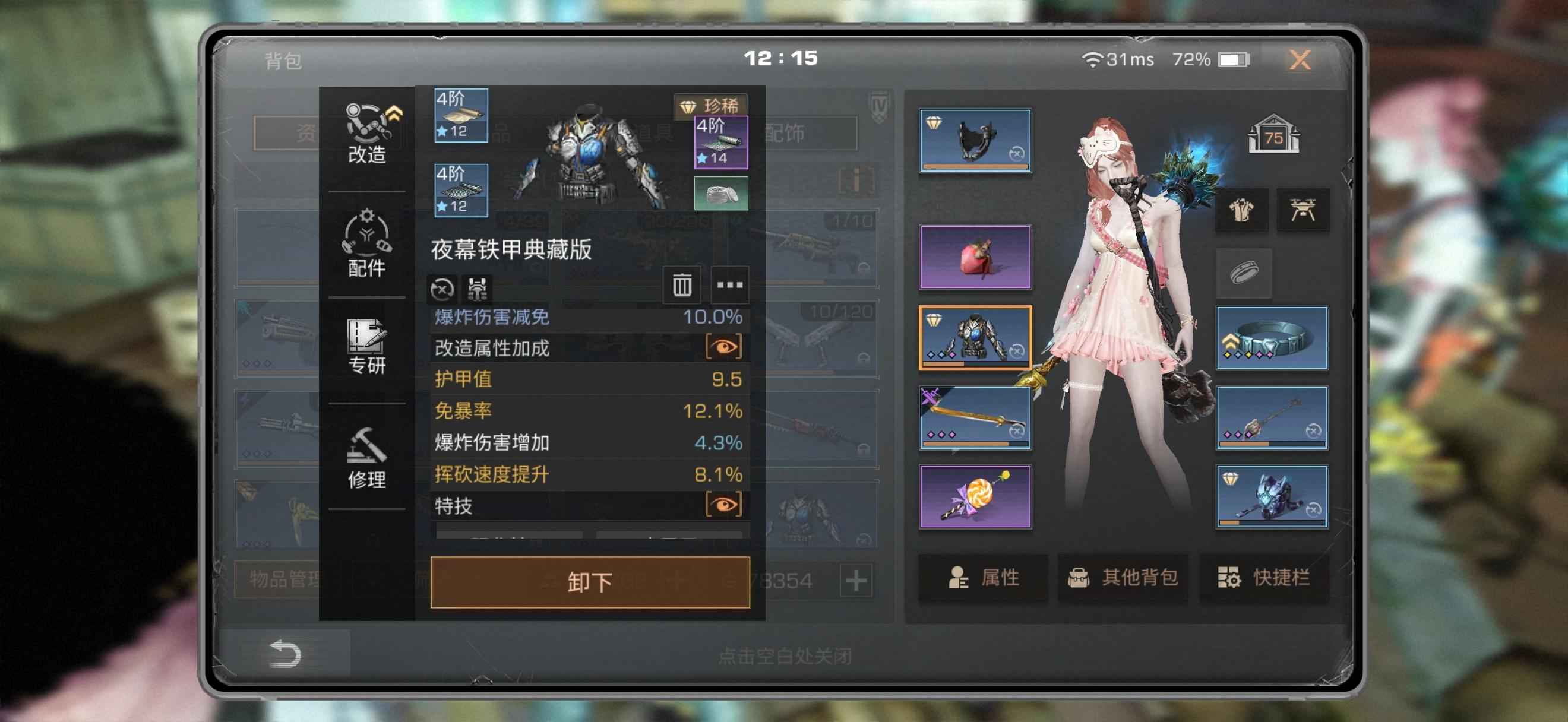Open the 配件 attachments menu
The height and width of the screenshot is (722, 1568).
pos(366,243)
